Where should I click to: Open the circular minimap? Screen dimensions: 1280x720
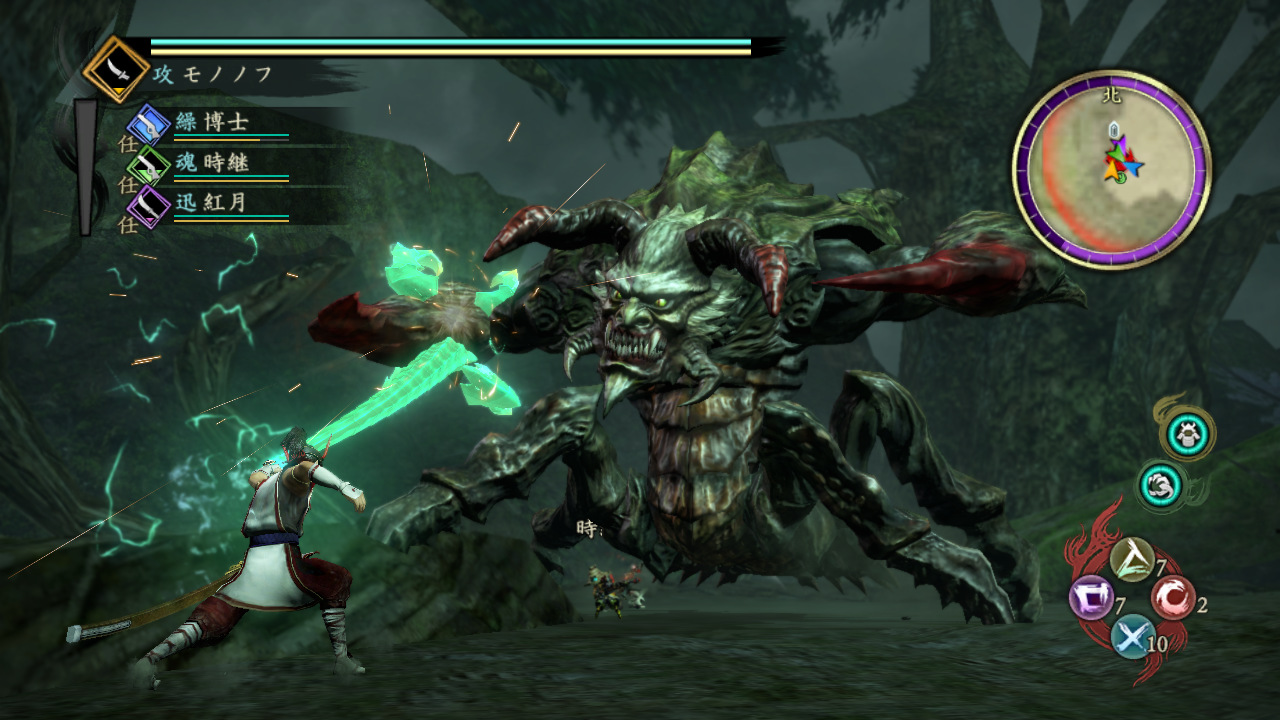click(x=1111, y=168)
